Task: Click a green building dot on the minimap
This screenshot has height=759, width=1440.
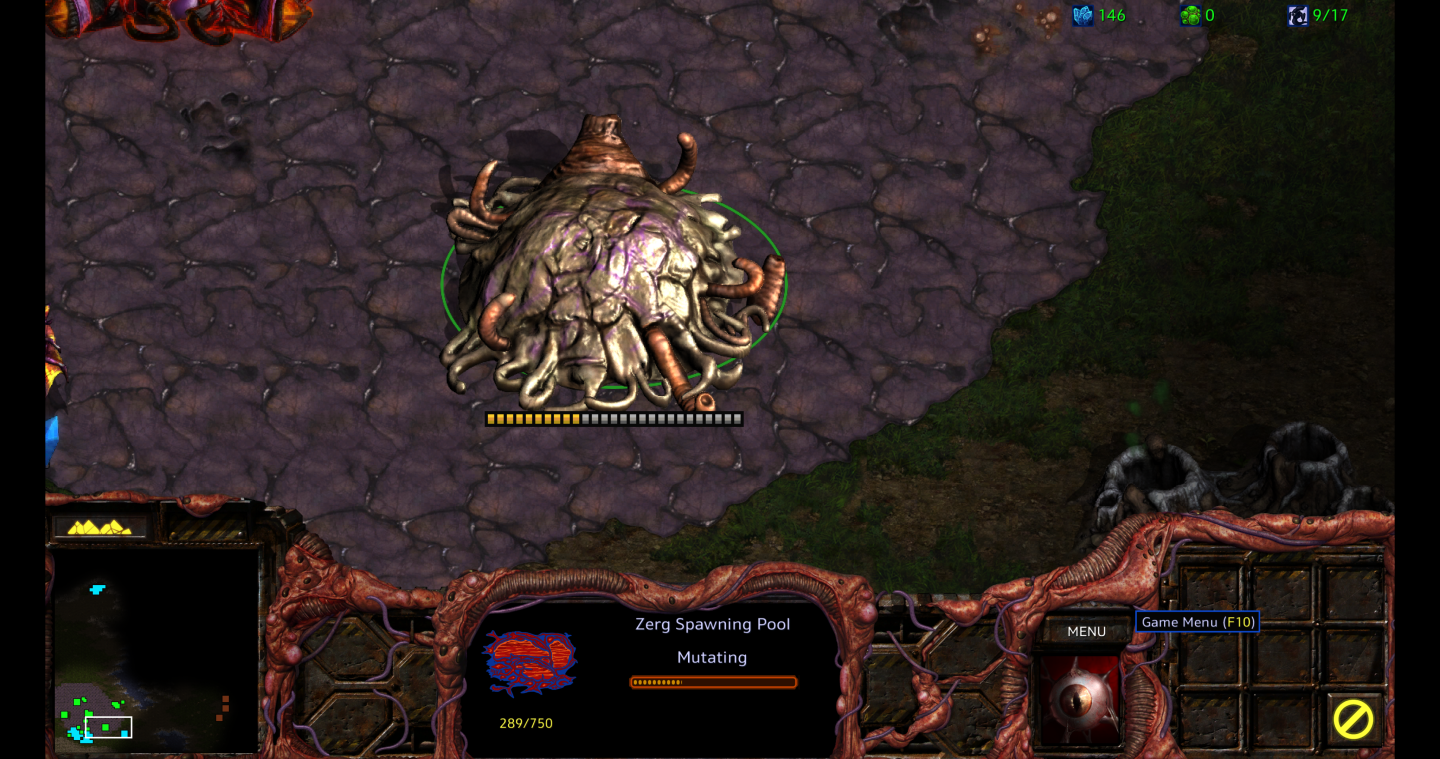Action: [x=77, y=701]
